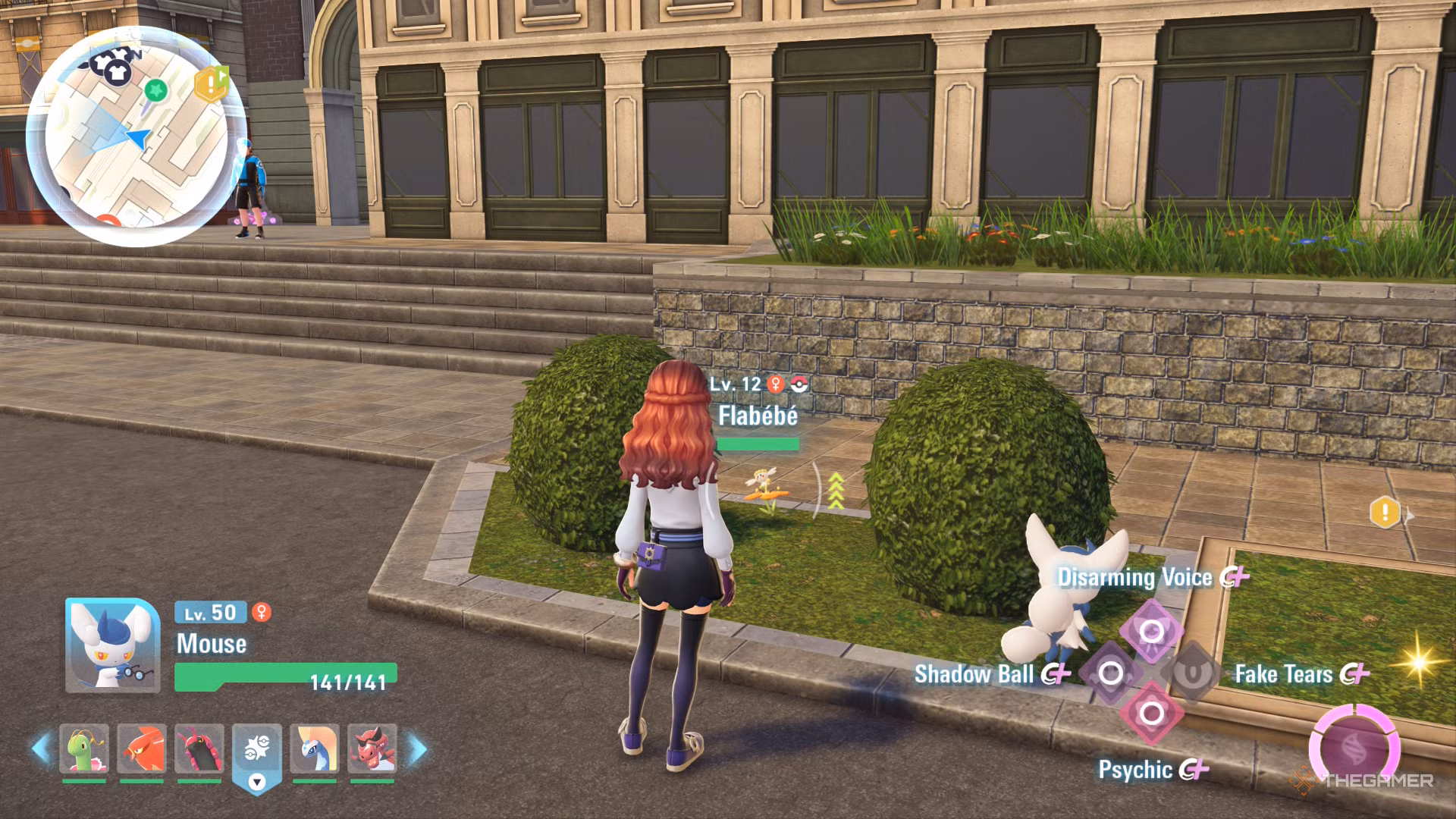Choose the orange bird party slot
Image resolution: width=1456 pixels, height=819 pixels.
142,749
